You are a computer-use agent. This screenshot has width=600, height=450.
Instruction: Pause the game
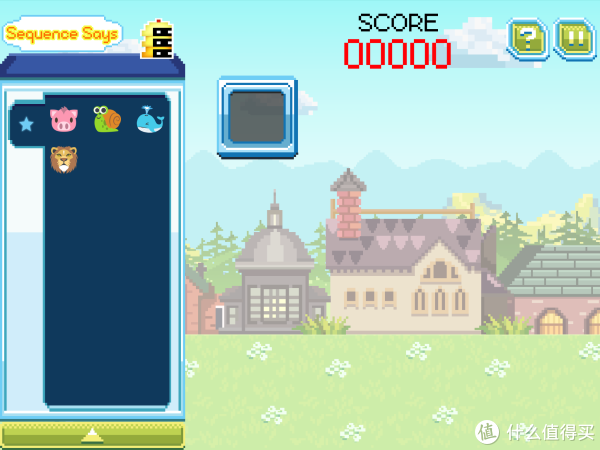coord(574,39)
